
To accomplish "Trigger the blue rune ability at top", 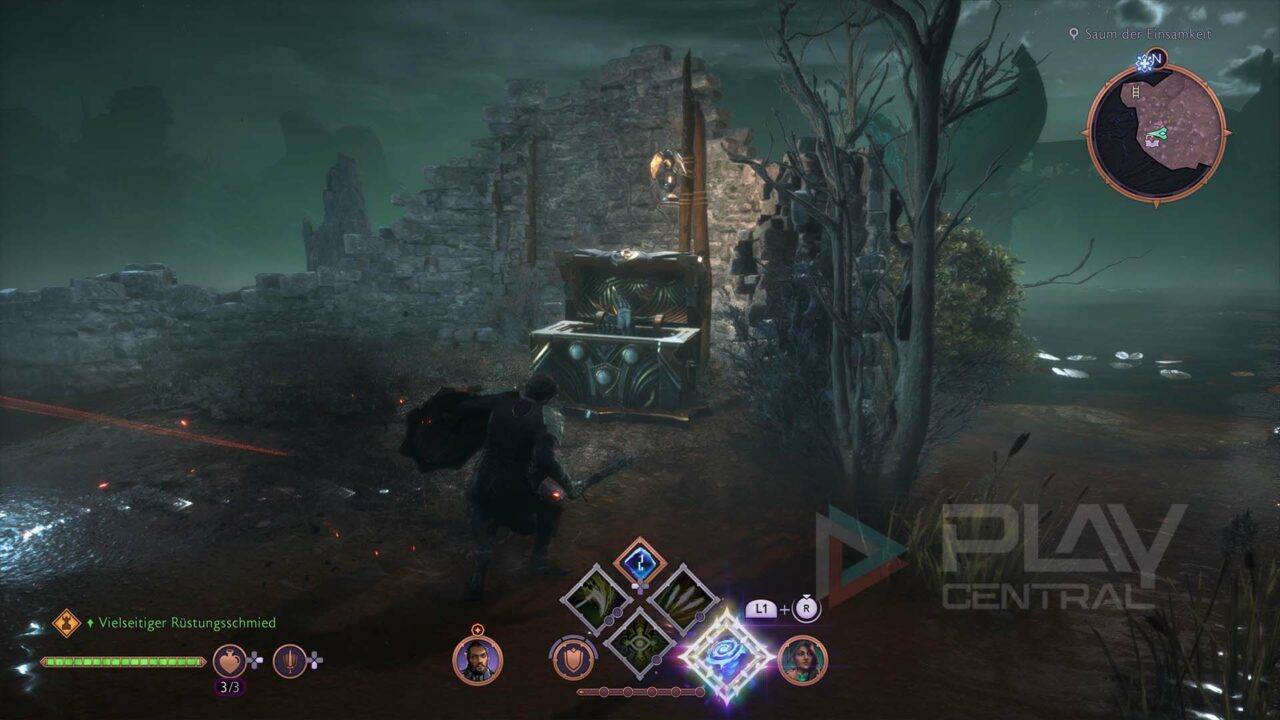I will 639,564.
